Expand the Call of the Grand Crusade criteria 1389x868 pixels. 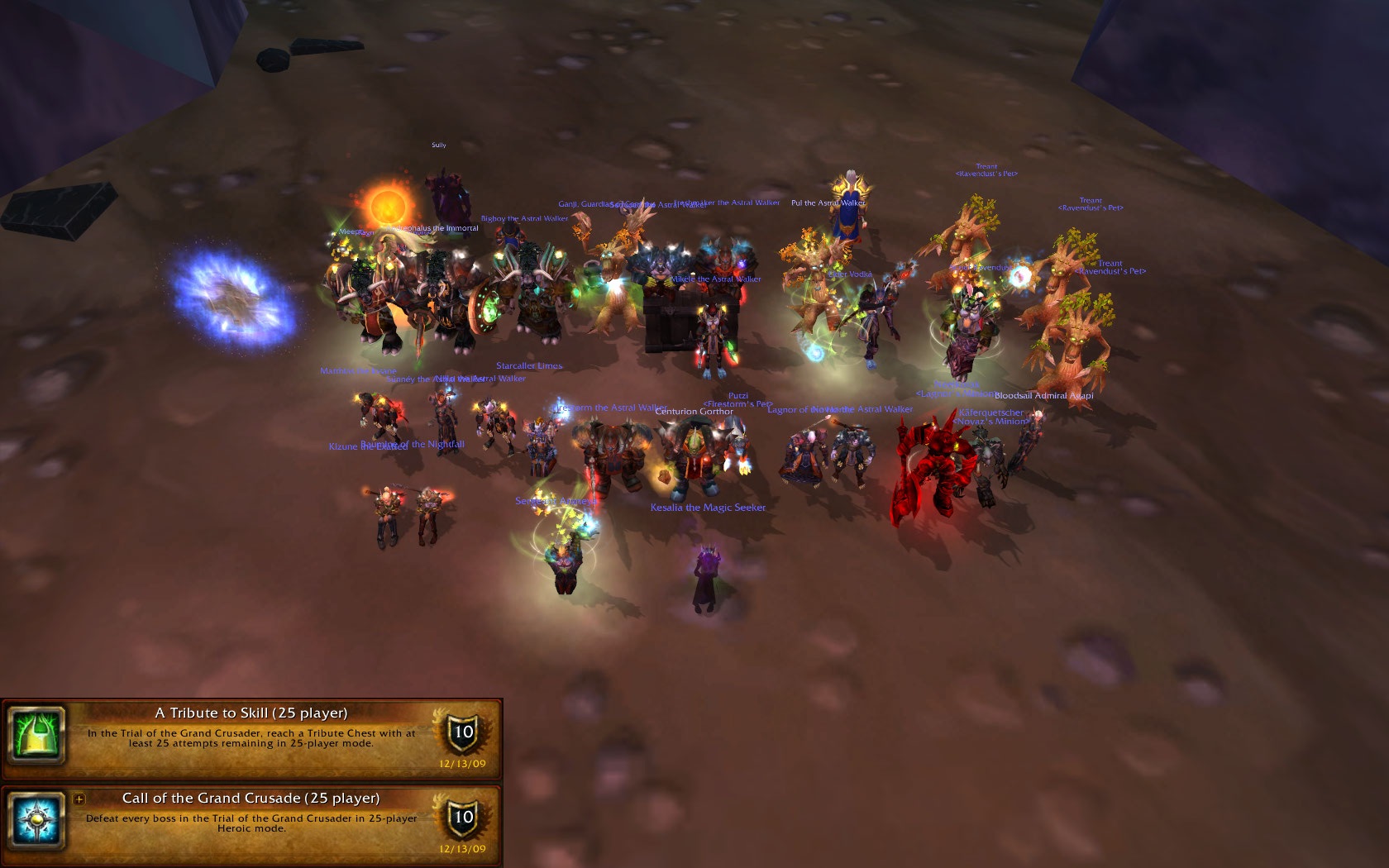click(x=79, y=799)
